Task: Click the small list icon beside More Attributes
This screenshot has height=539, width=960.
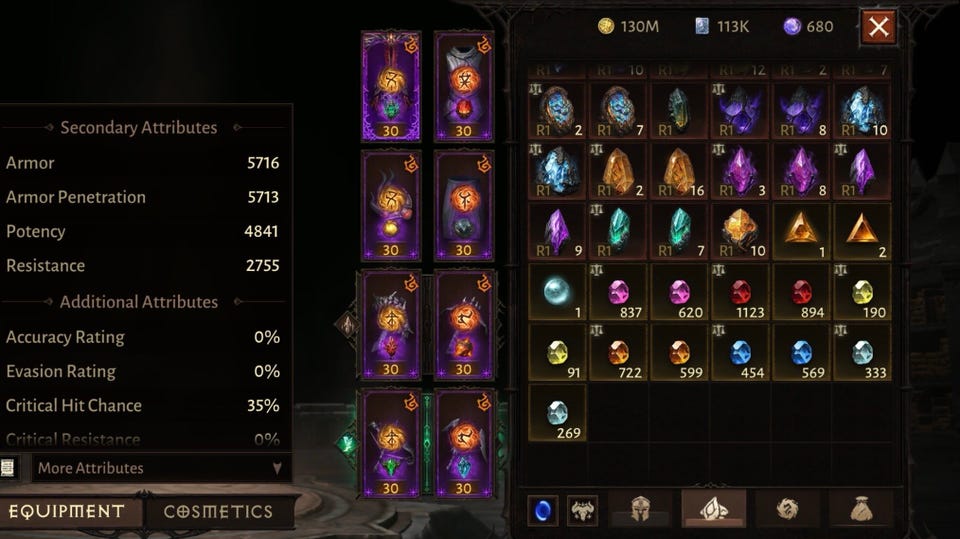Action: 10,468
